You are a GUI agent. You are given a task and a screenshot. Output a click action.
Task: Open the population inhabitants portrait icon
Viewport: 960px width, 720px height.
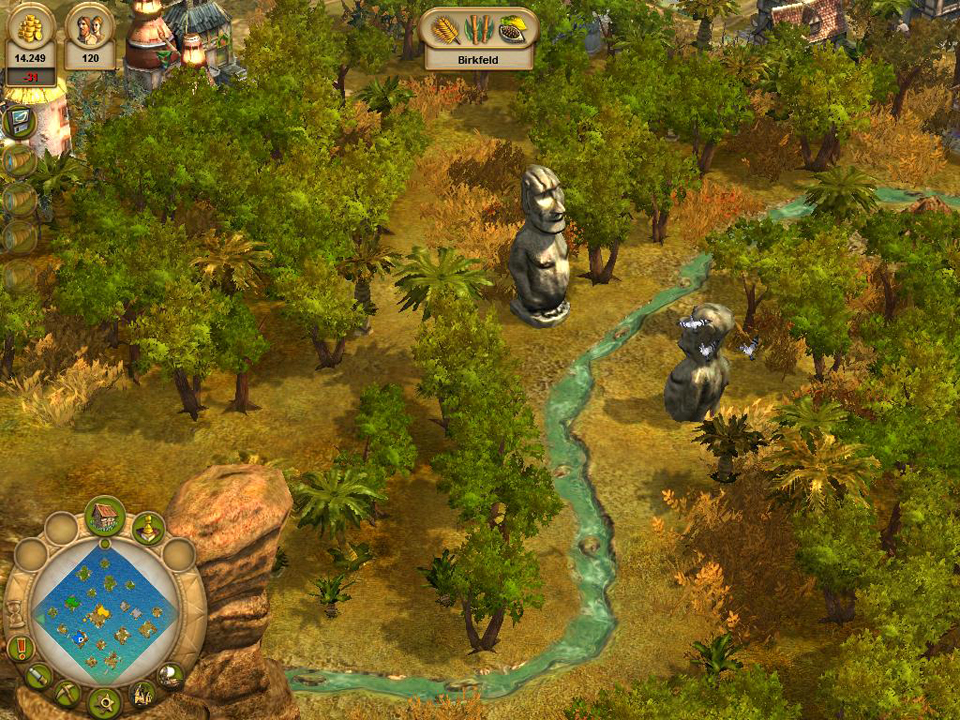tap(90, 27)
